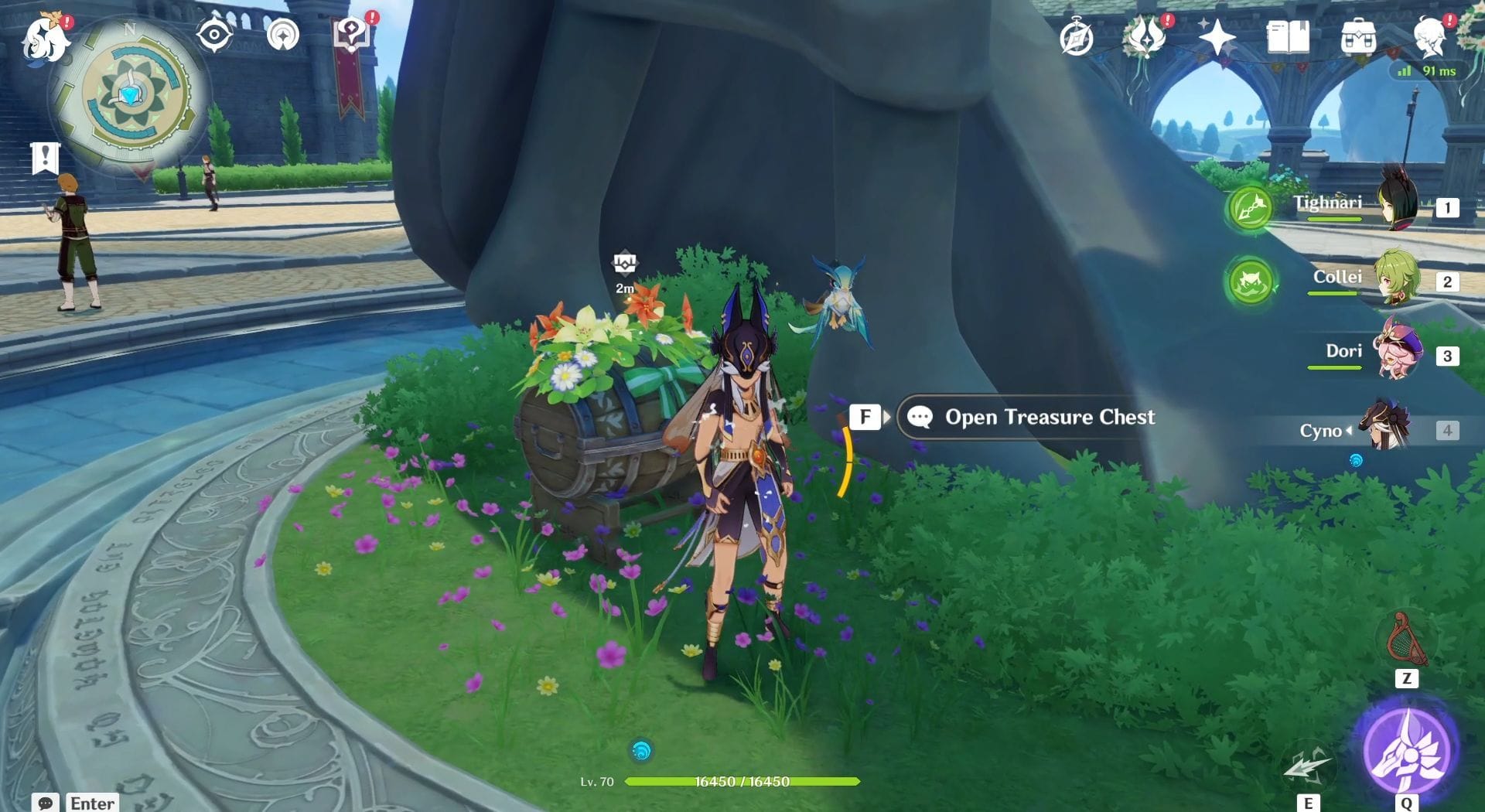Open the Inventory backpack
The width and height of the screenshot is (1485, 812).
coord(1358,36)
